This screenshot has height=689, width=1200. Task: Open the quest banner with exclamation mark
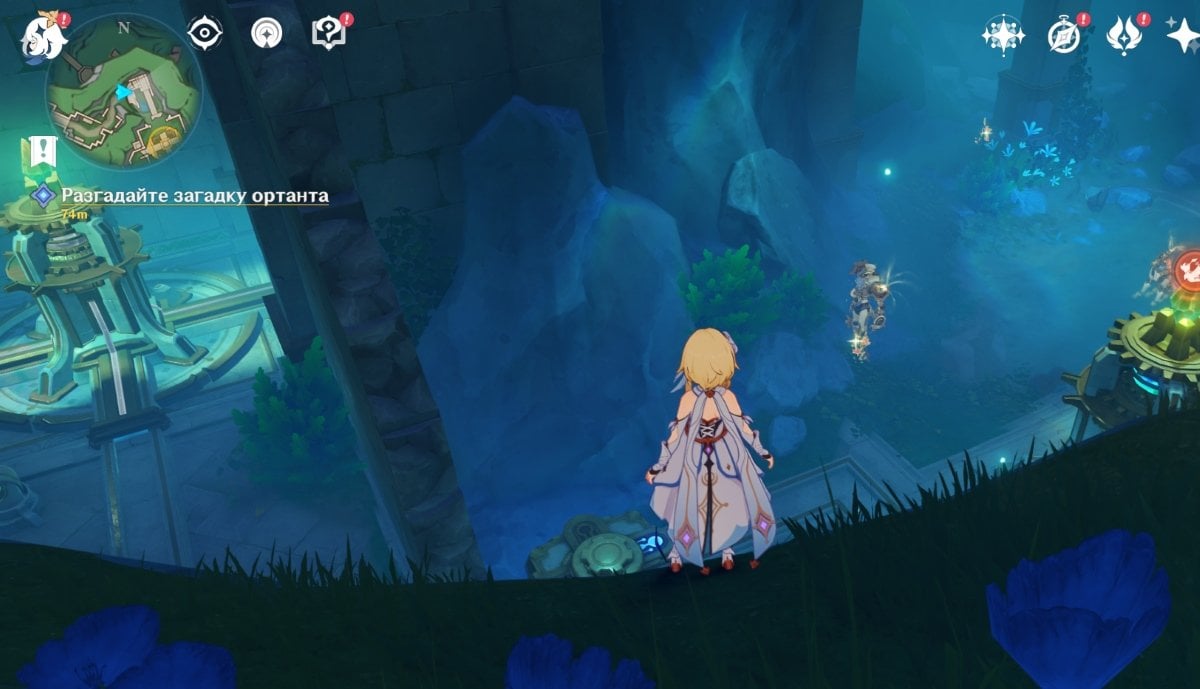[x=40, y=154]
